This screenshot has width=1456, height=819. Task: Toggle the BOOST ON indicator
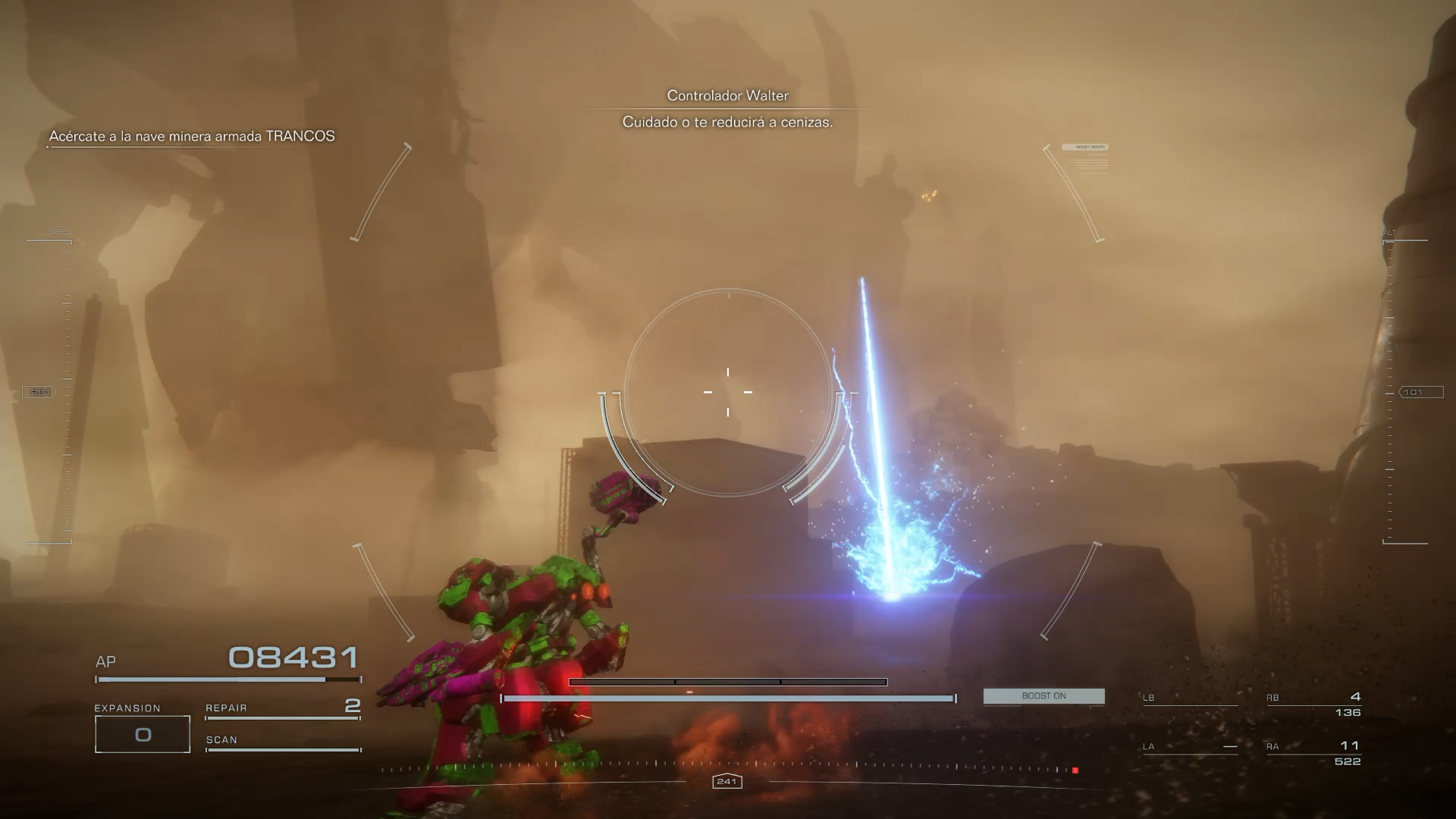(x=1043, y=696)
